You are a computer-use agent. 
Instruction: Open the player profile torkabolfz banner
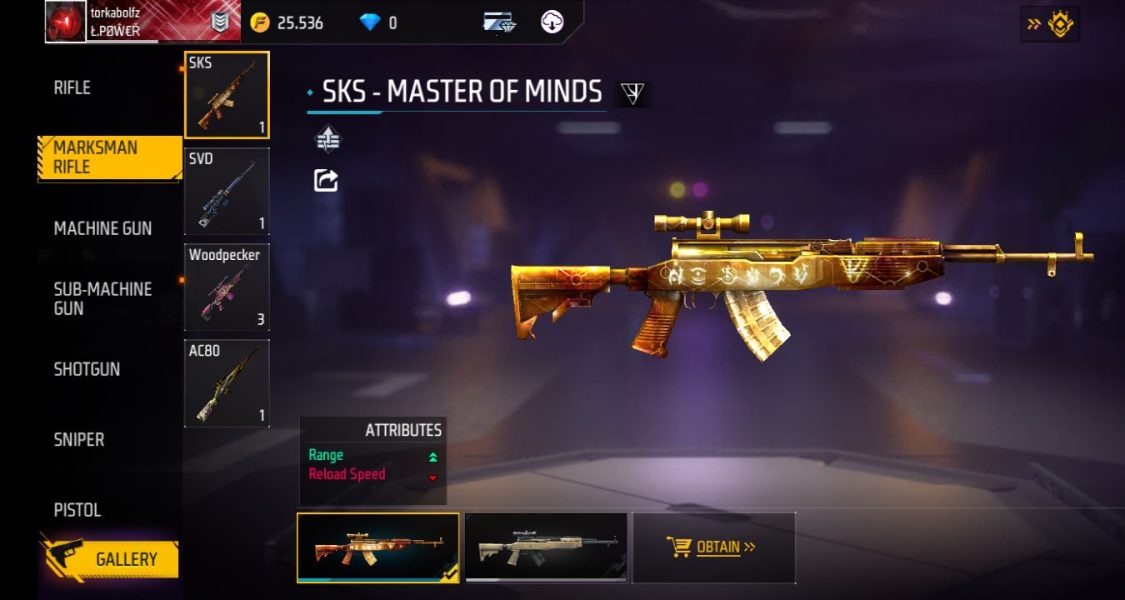click(x=142, y=21)
